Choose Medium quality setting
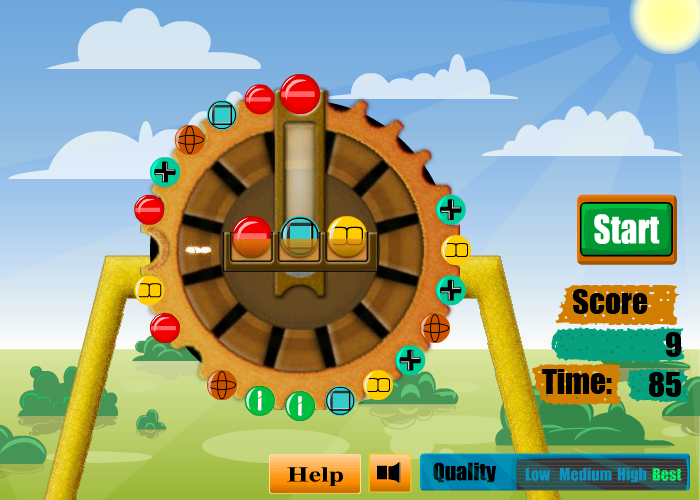Viewport: 700px width, 500px height. [585, 475]
